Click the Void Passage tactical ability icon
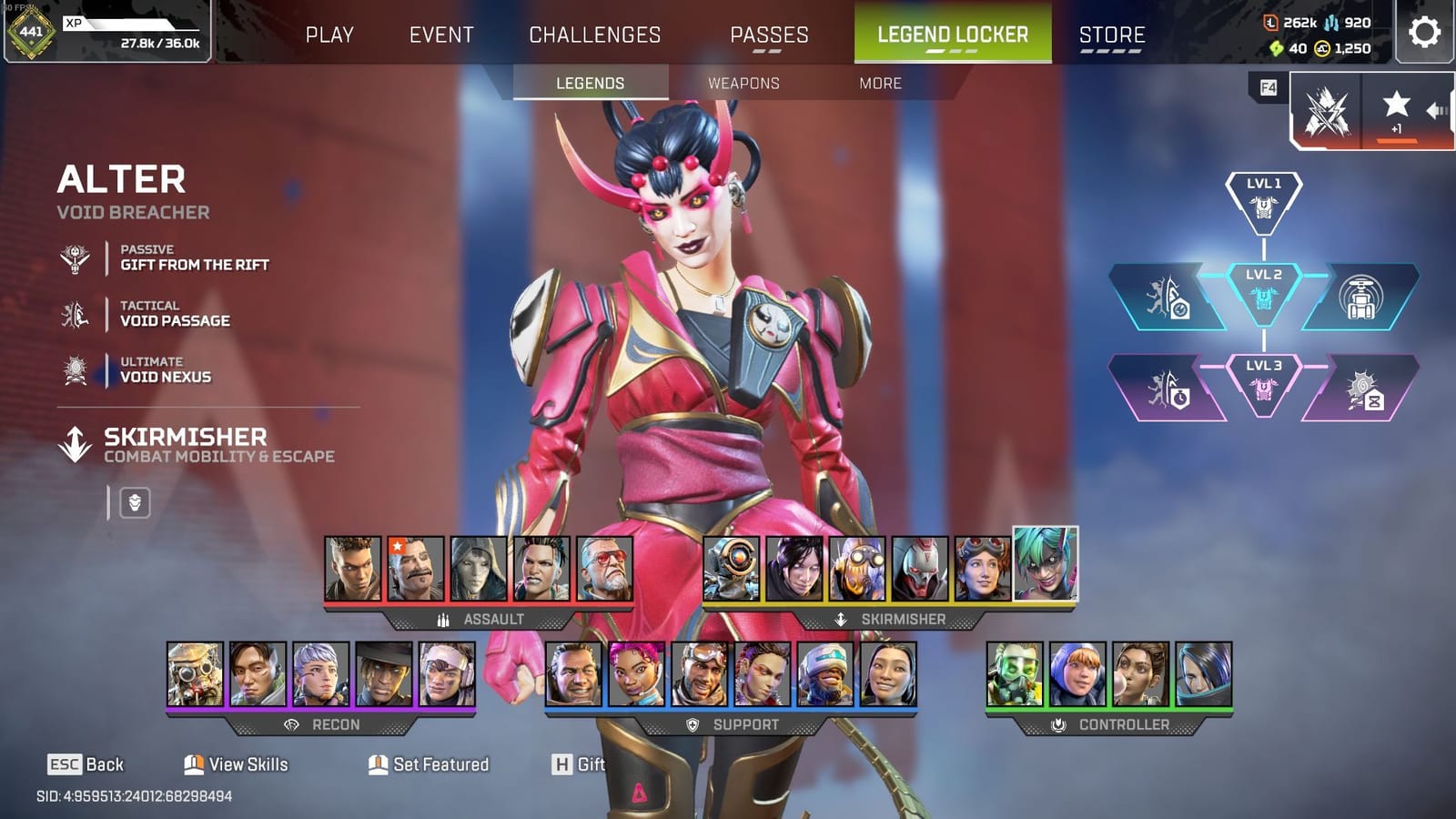The width and height of the screenshot is (1456, 819). click(x=76, y=313)
